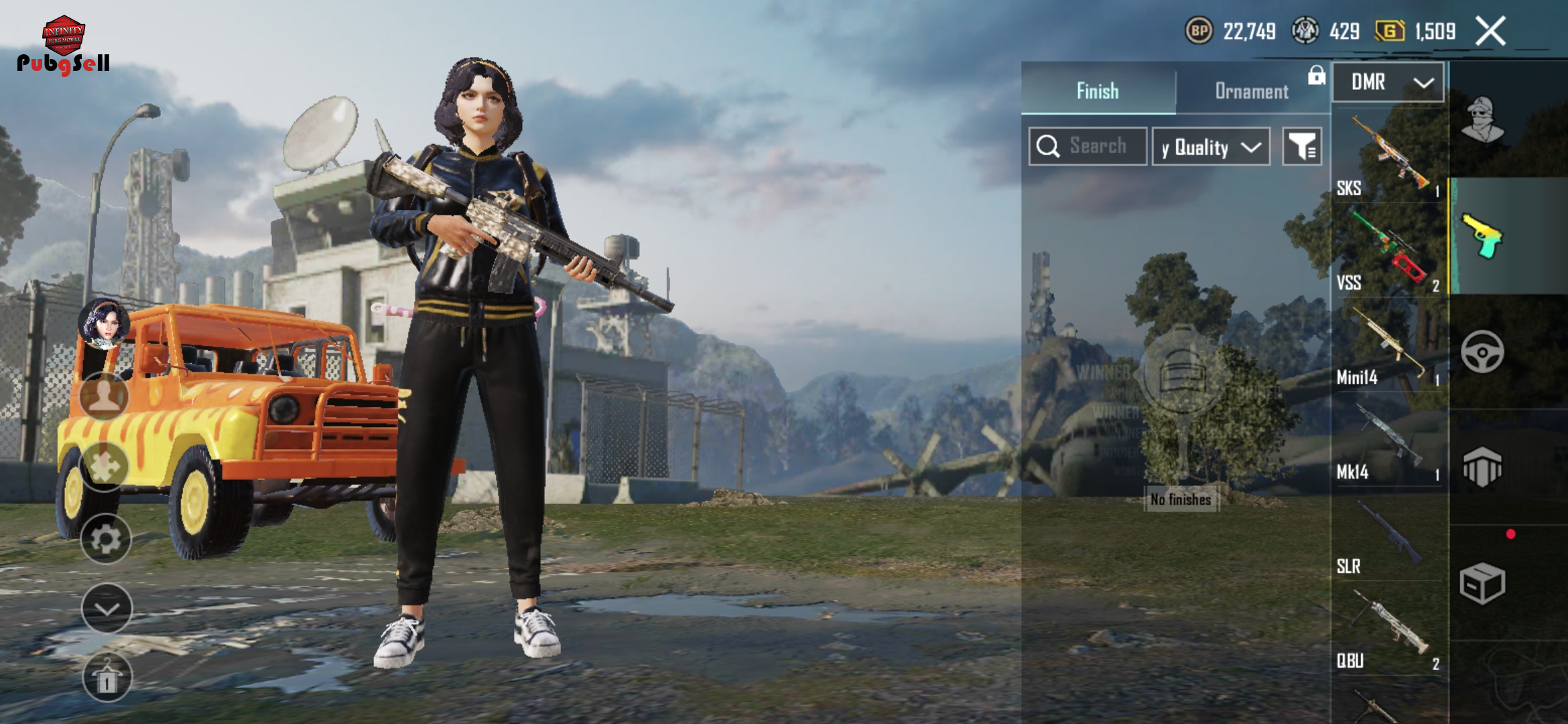Open the gear settings button
The image size is (1568, 724).
click(106, 539)
